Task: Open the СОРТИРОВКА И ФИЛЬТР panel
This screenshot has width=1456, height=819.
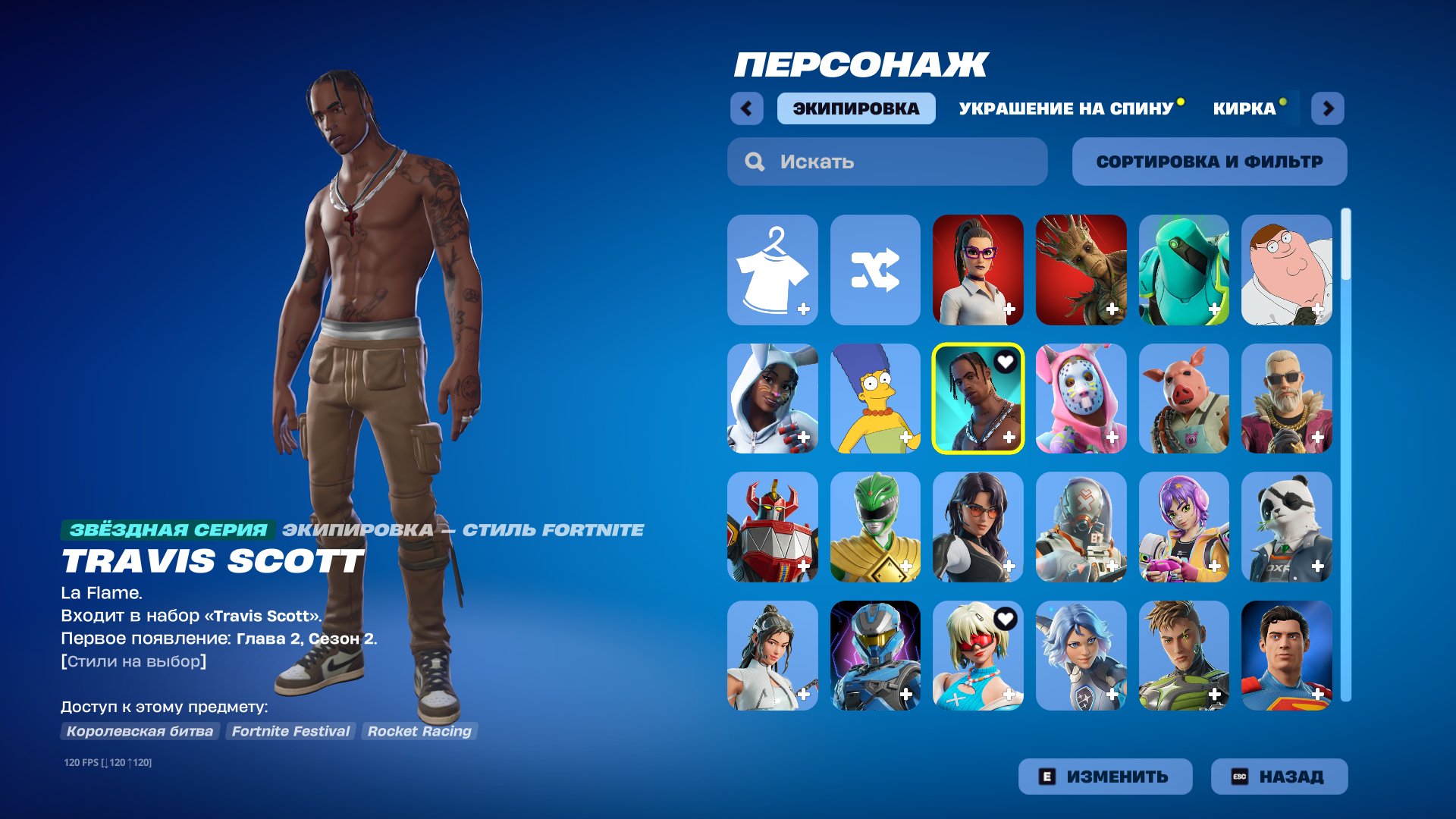Action: click(x=1209, y=161)
